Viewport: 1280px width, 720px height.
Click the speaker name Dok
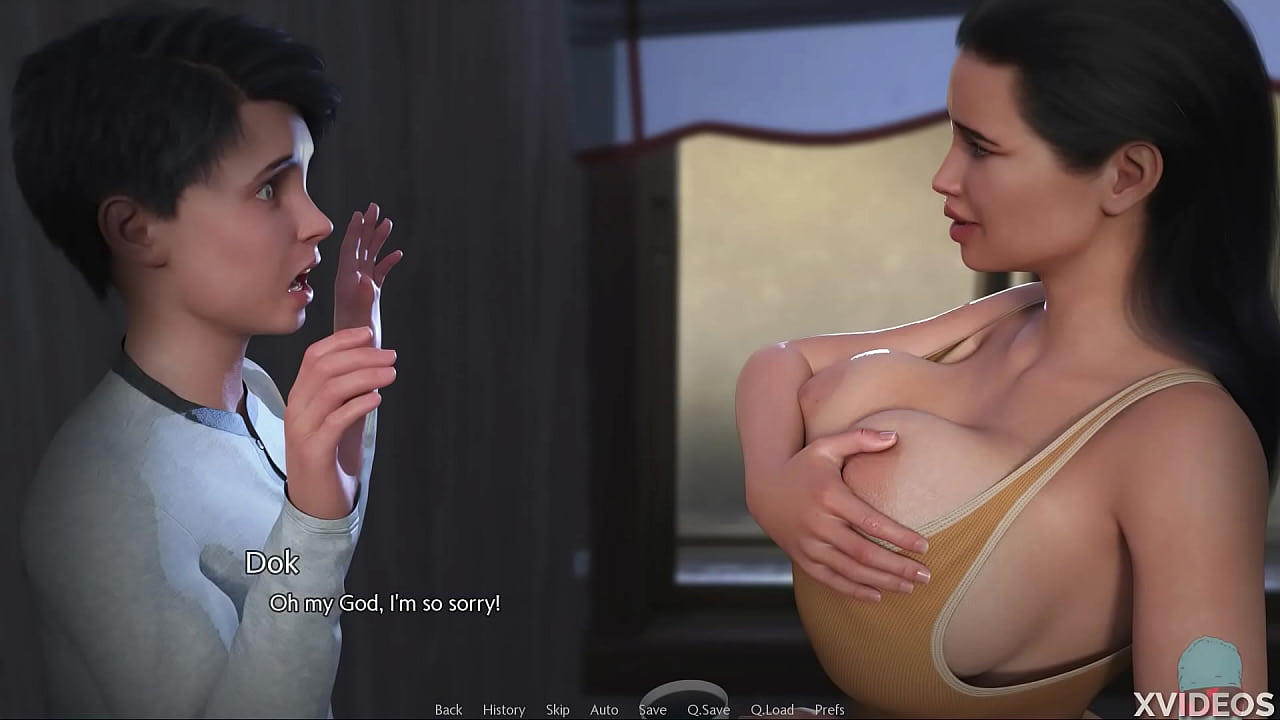click(271, 564)
